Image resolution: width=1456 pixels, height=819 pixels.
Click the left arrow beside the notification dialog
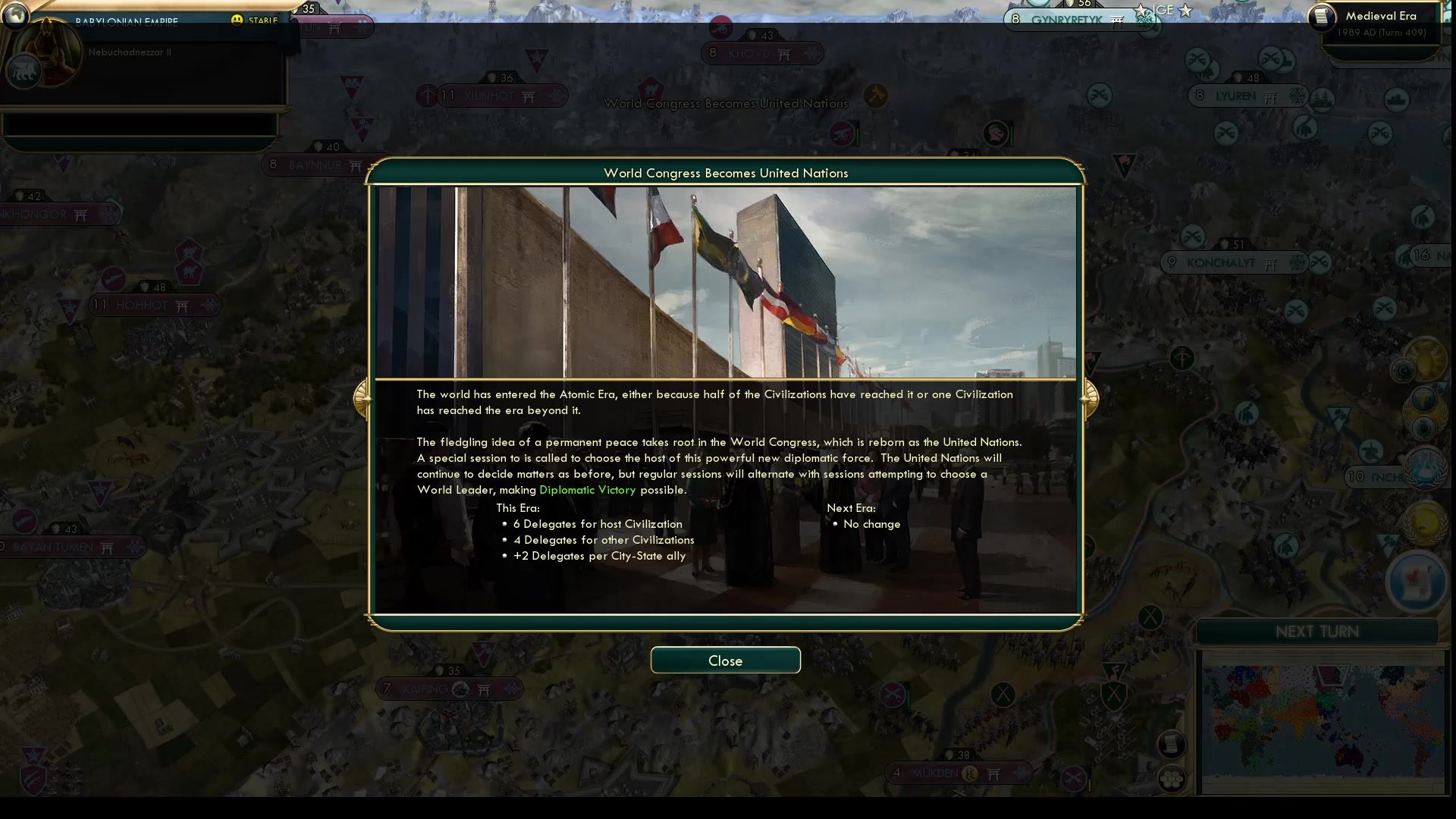[362, 398]
